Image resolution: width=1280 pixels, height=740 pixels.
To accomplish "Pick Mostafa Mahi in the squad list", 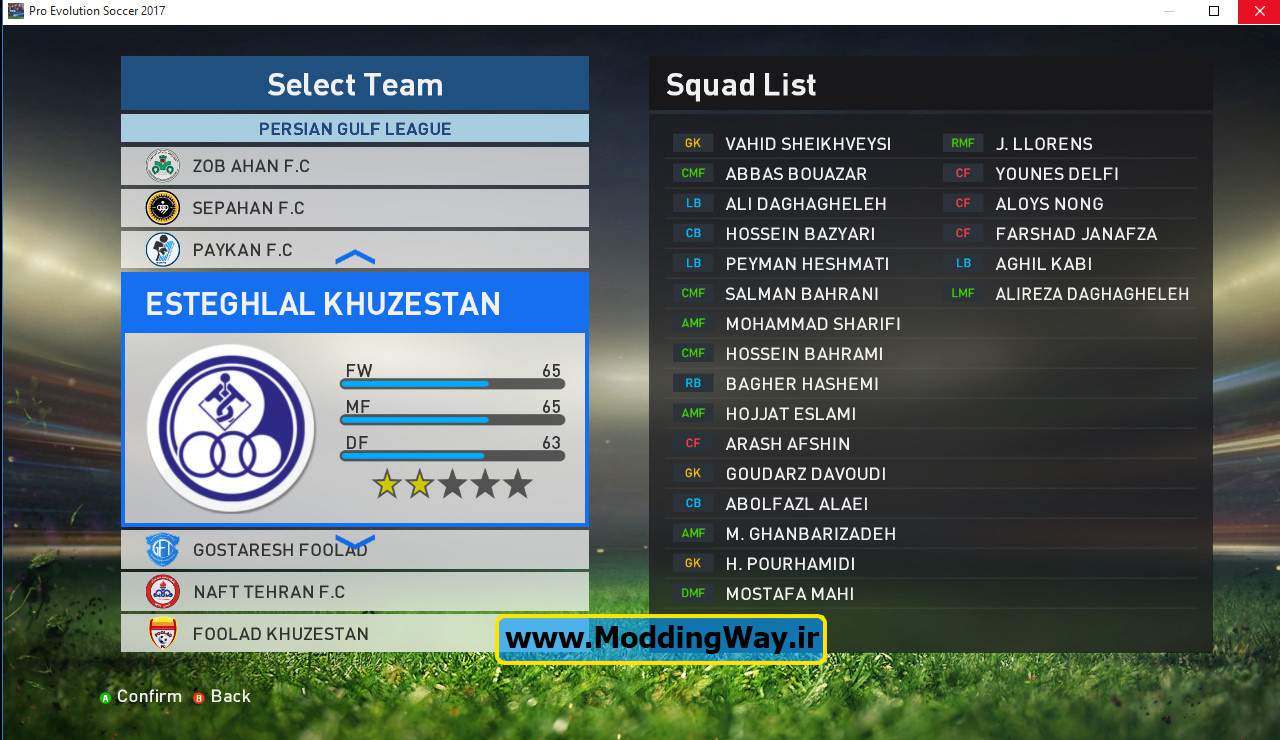I will (x=789, y=594).
